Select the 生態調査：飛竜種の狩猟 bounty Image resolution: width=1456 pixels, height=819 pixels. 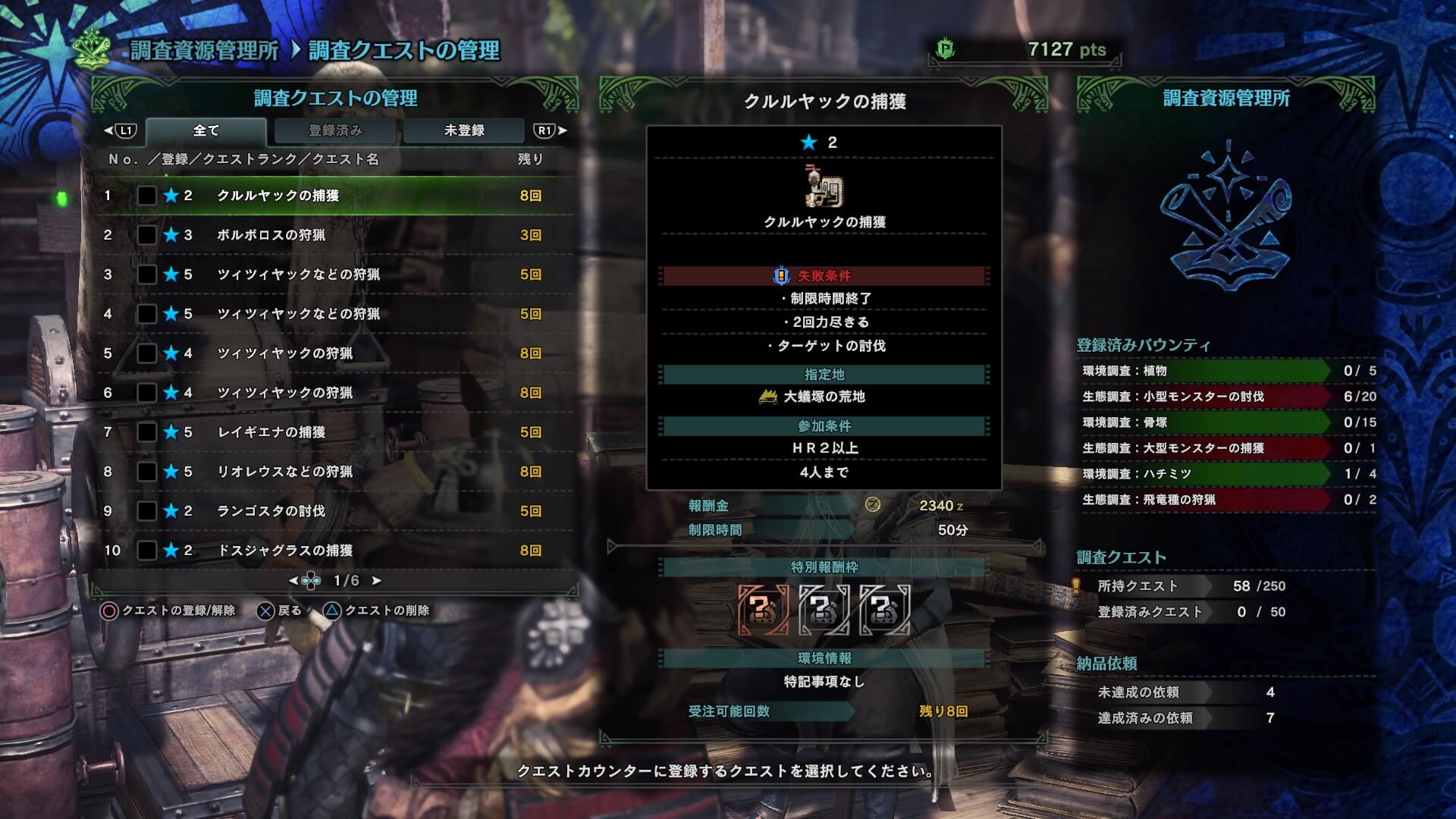[1206, 500]
